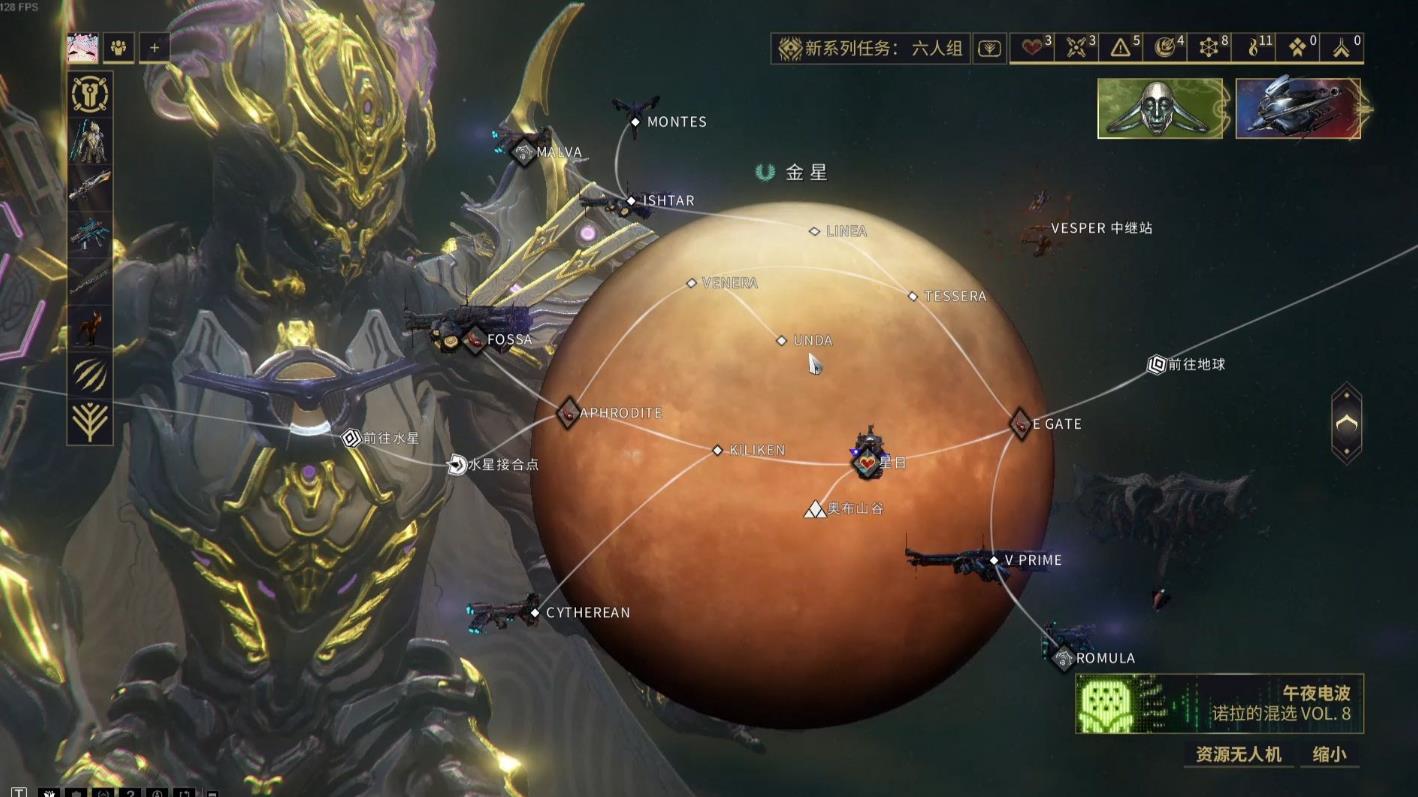Click the + button next to the profile tabs
The height and width of the screenshot is (797, 1418).
click(x=154, y=47)
